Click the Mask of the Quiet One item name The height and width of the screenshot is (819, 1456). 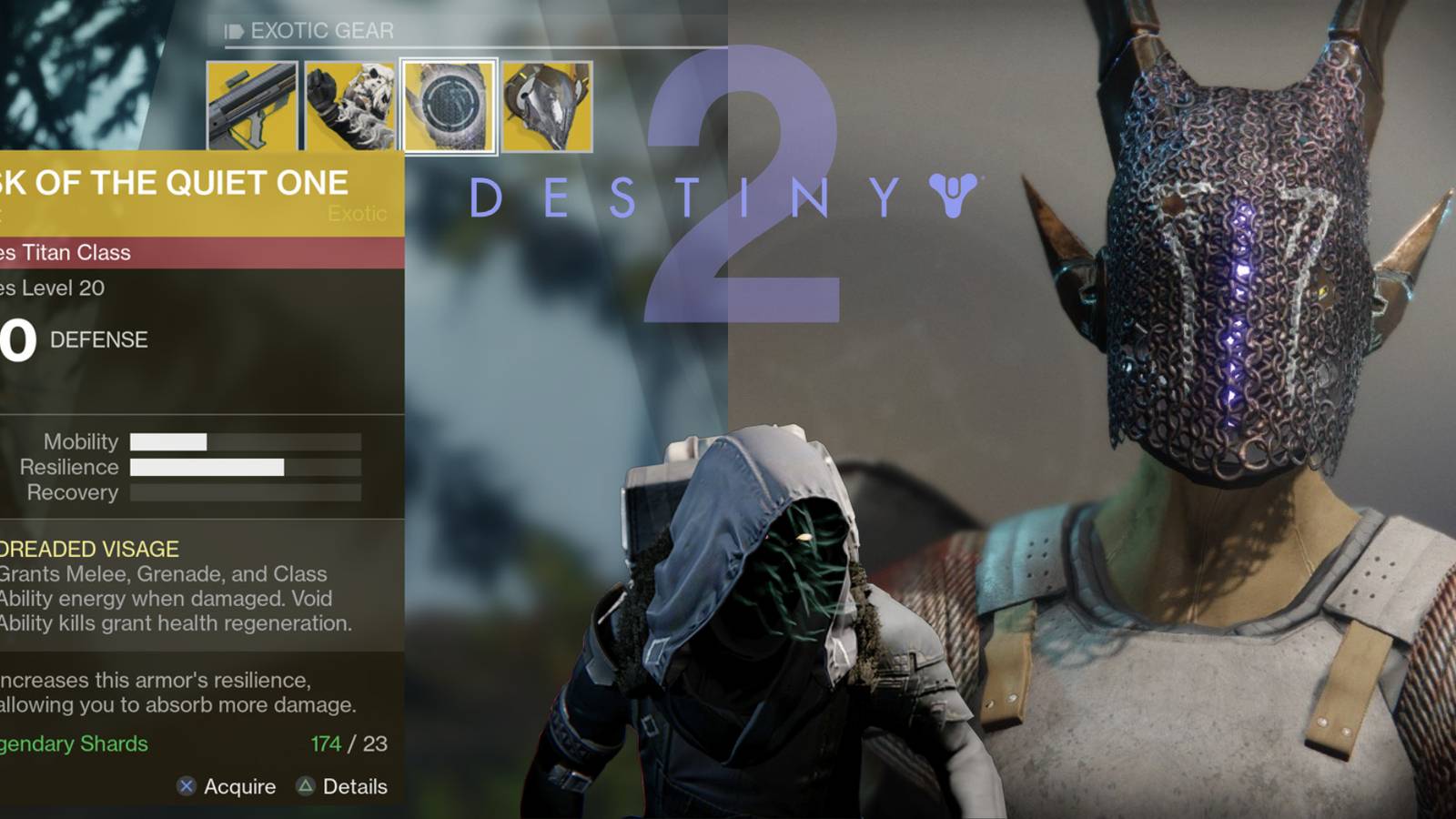tap(173, 182)
